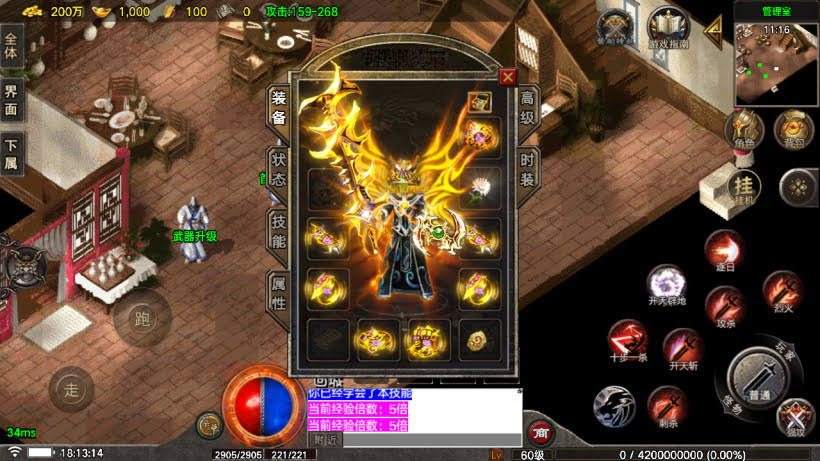
Task: Choose the 全体 chat filter button
Action: pos(12,50)
